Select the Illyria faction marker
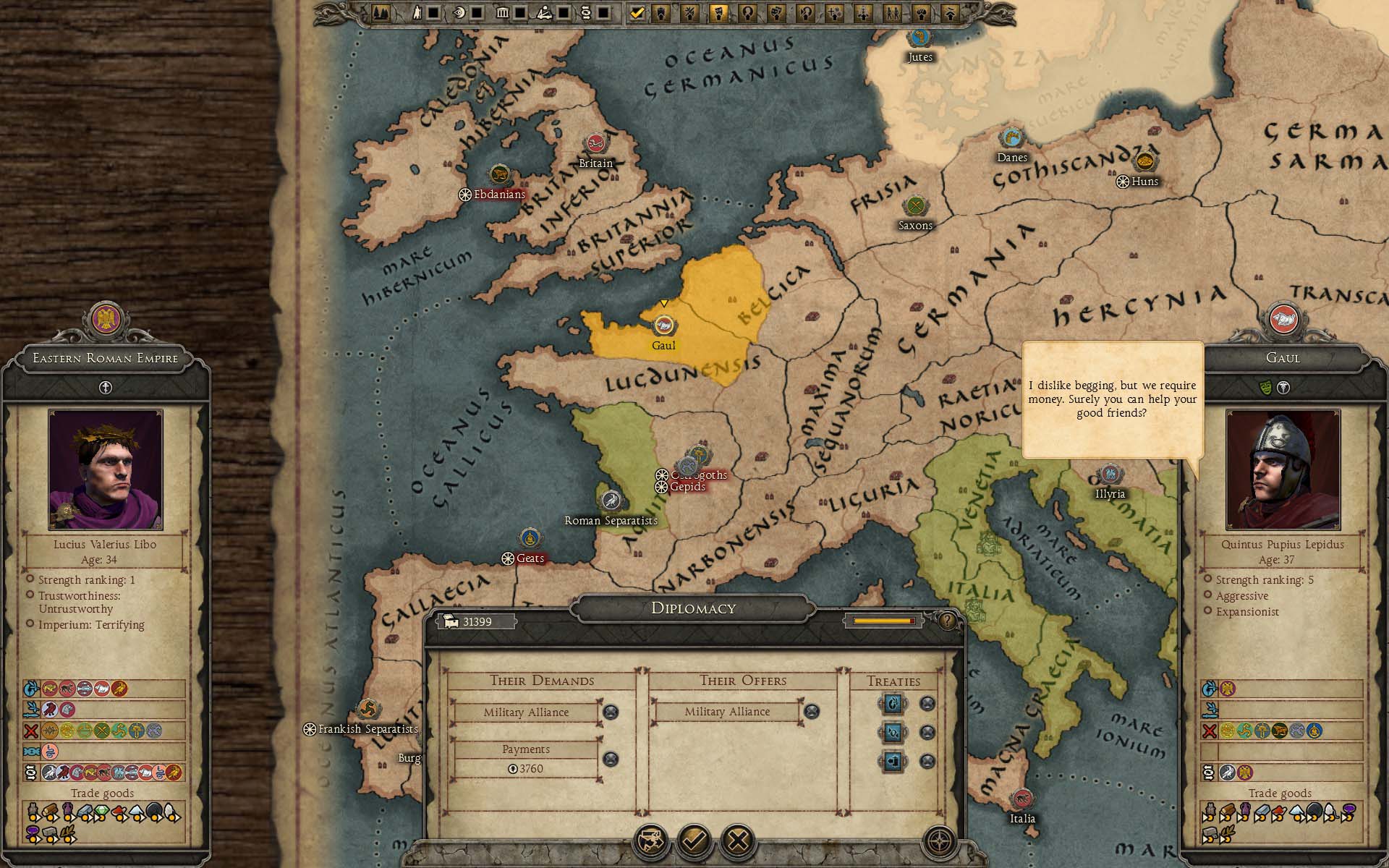The image size is (1389, 868). pyautogui.click(x=1109, y=475)
